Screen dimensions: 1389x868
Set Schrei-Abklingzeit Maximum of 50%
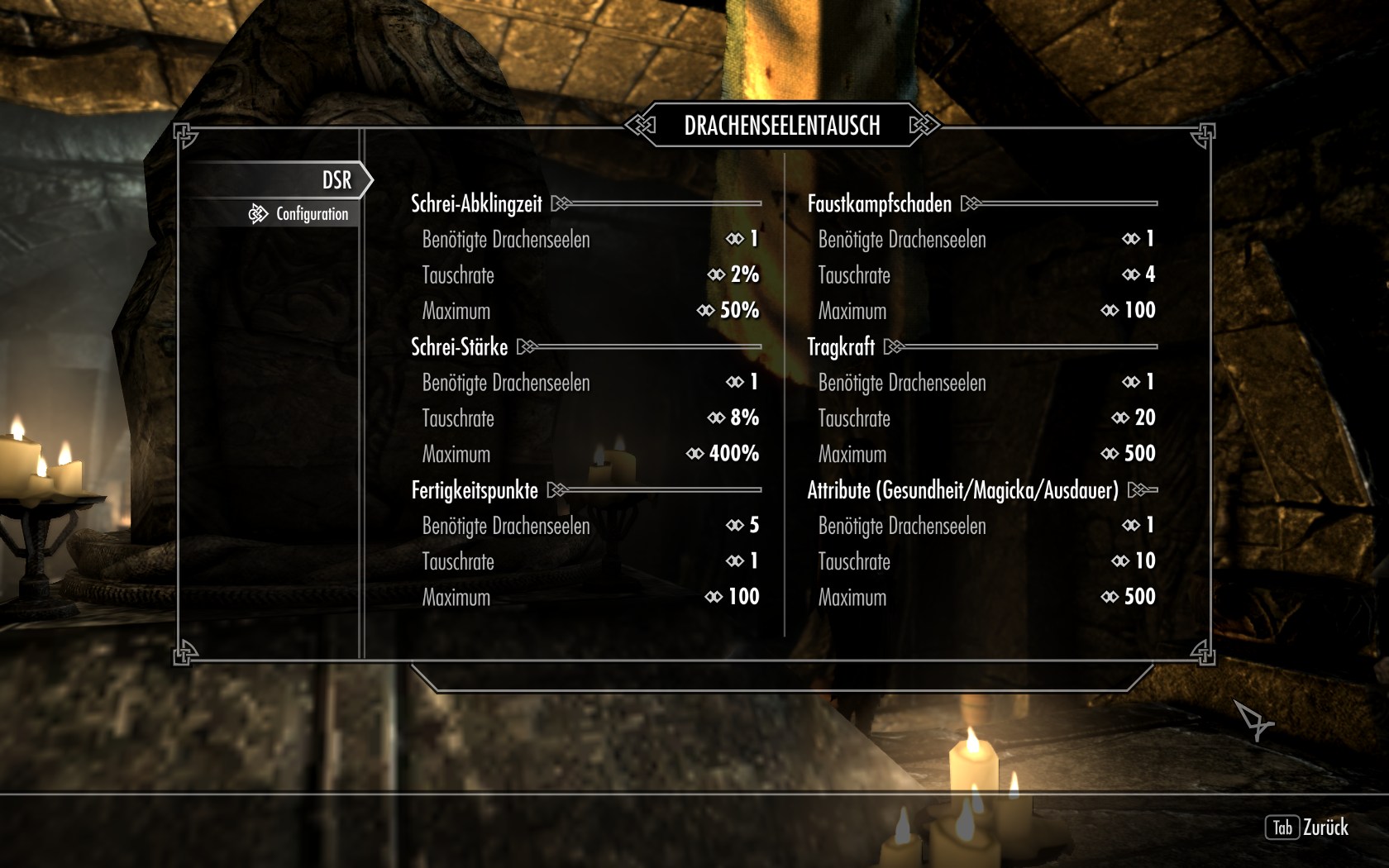589,311
